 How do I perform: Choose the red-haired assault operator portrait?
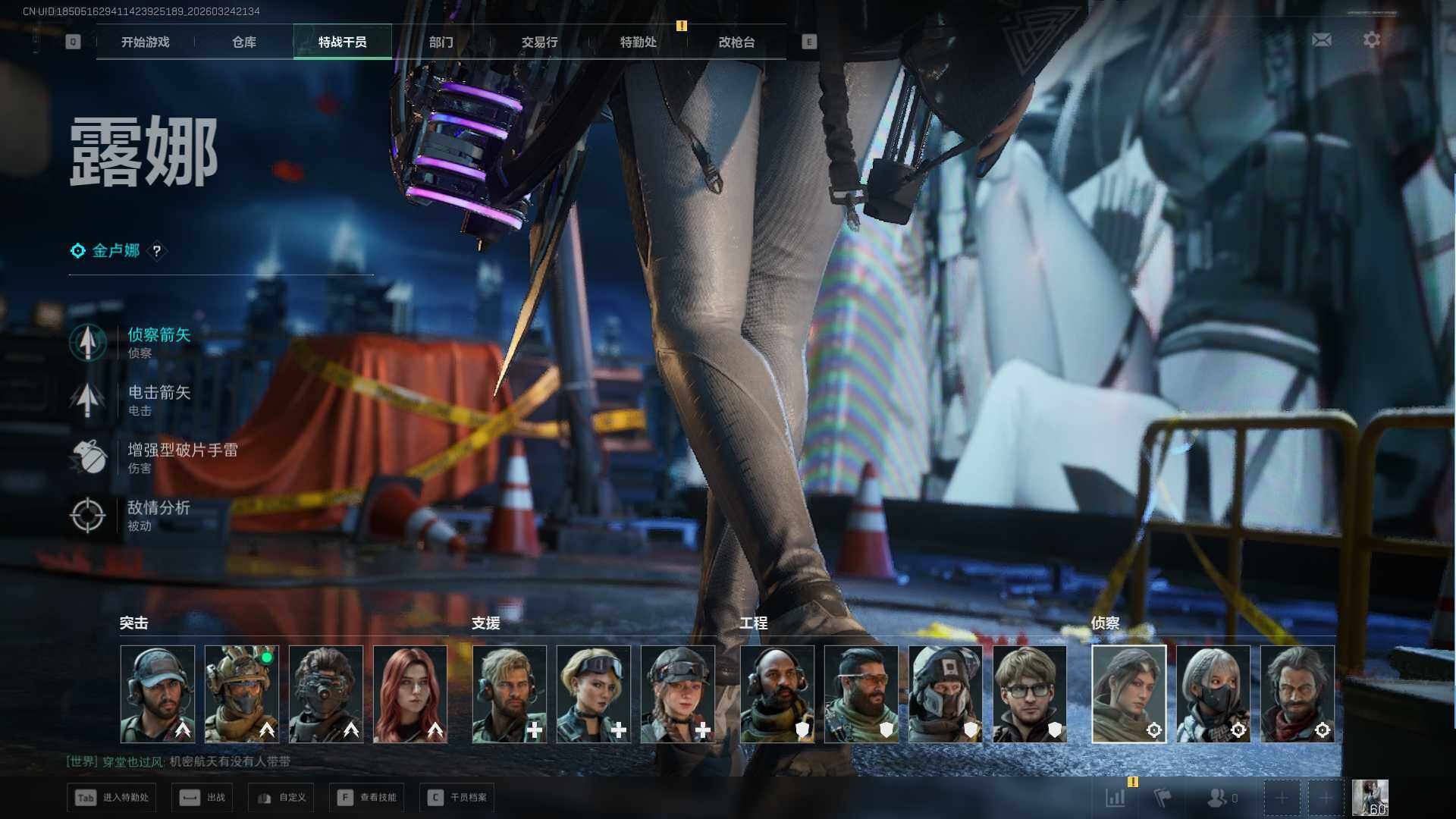coord(410,694)
